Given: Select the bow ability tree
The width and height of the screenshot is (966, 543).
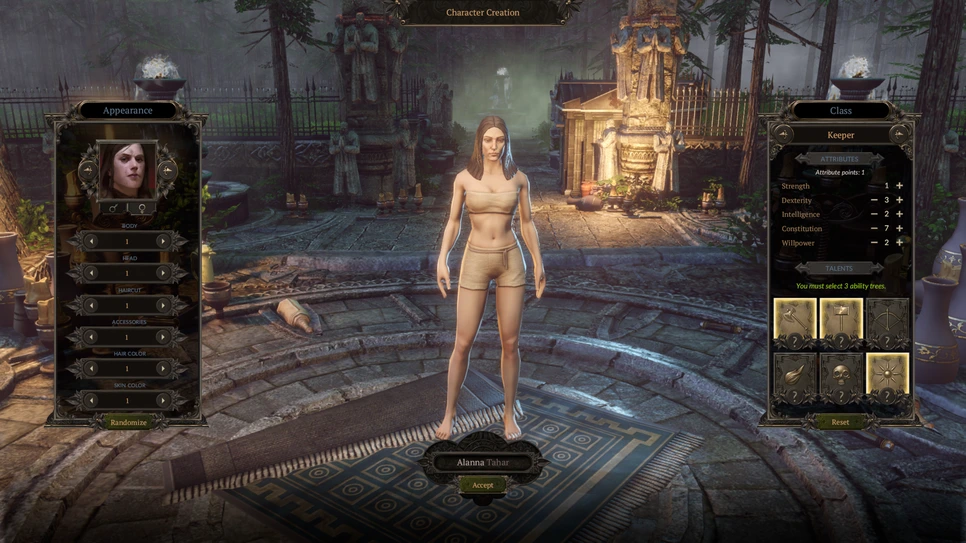Looking at the screenshot, I should [887, 321].
